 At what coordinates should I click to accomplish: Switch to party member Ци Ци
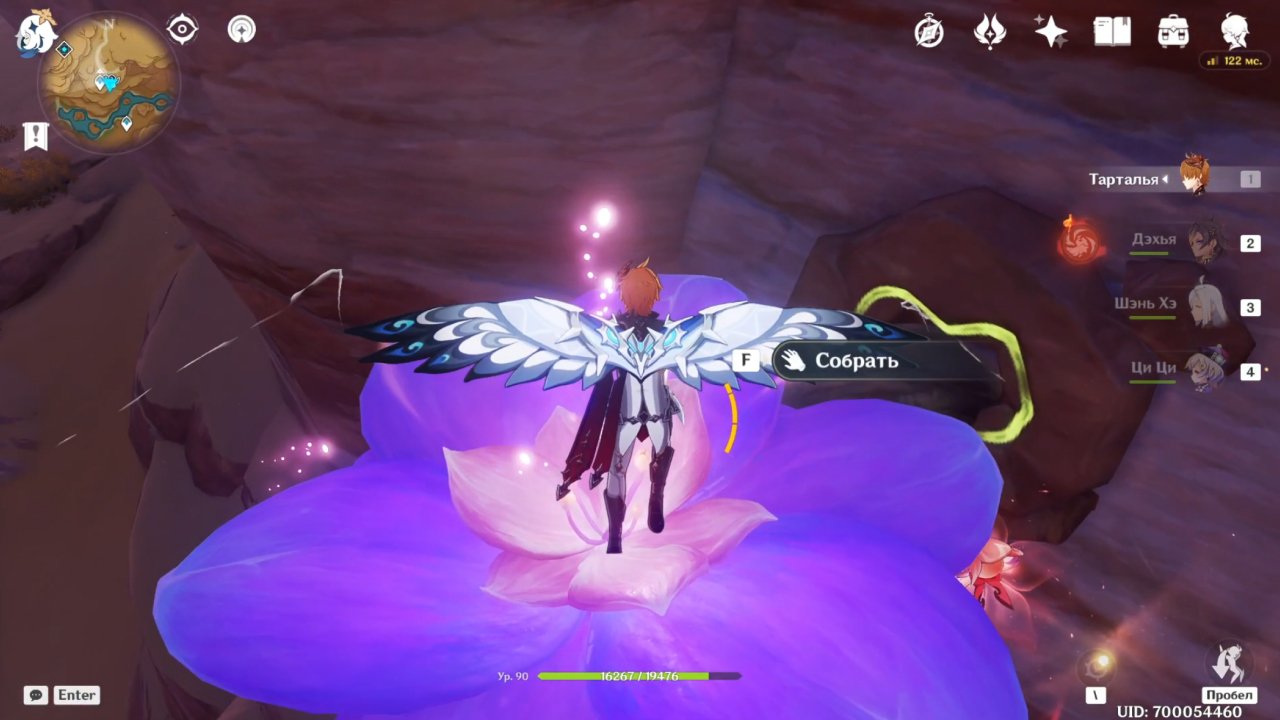[1201, 370]
